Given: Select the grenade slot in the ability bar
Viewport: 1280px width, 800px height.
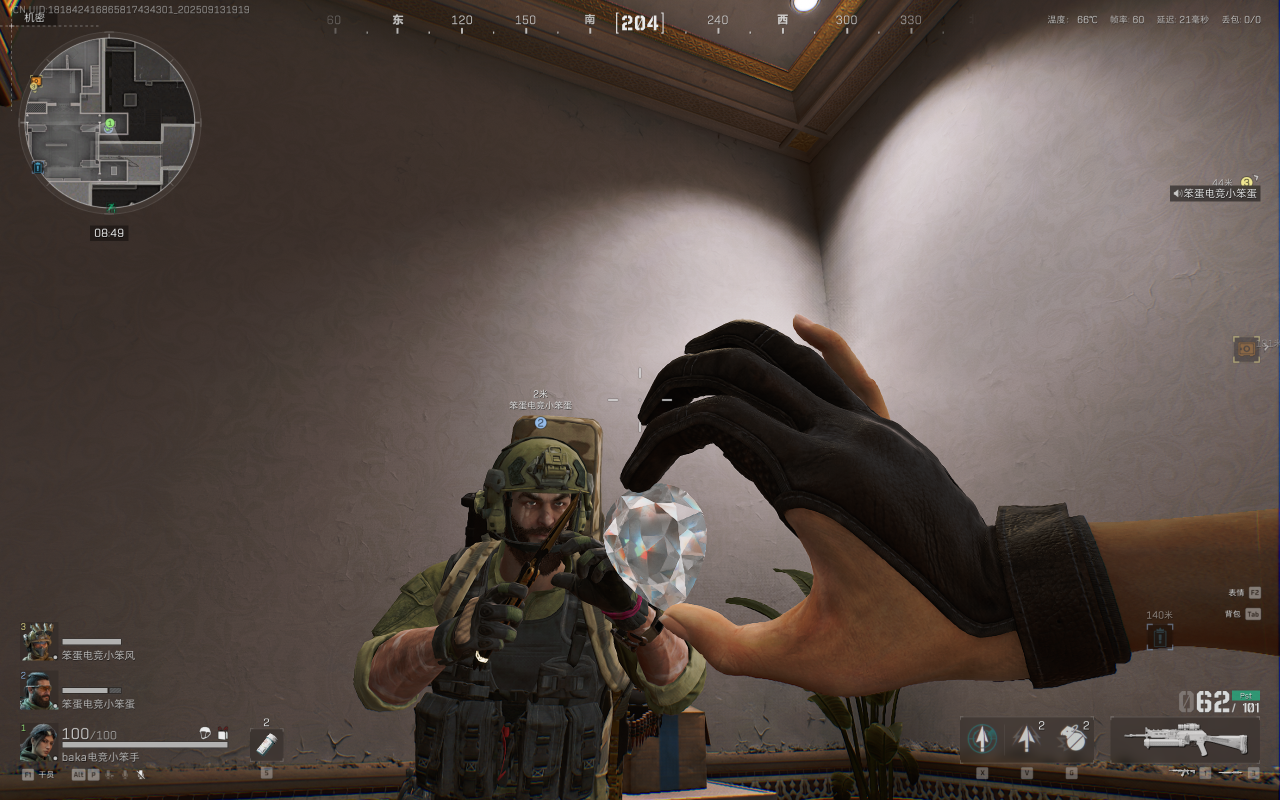Looking at the screenshot, I should pos(1072,739).
